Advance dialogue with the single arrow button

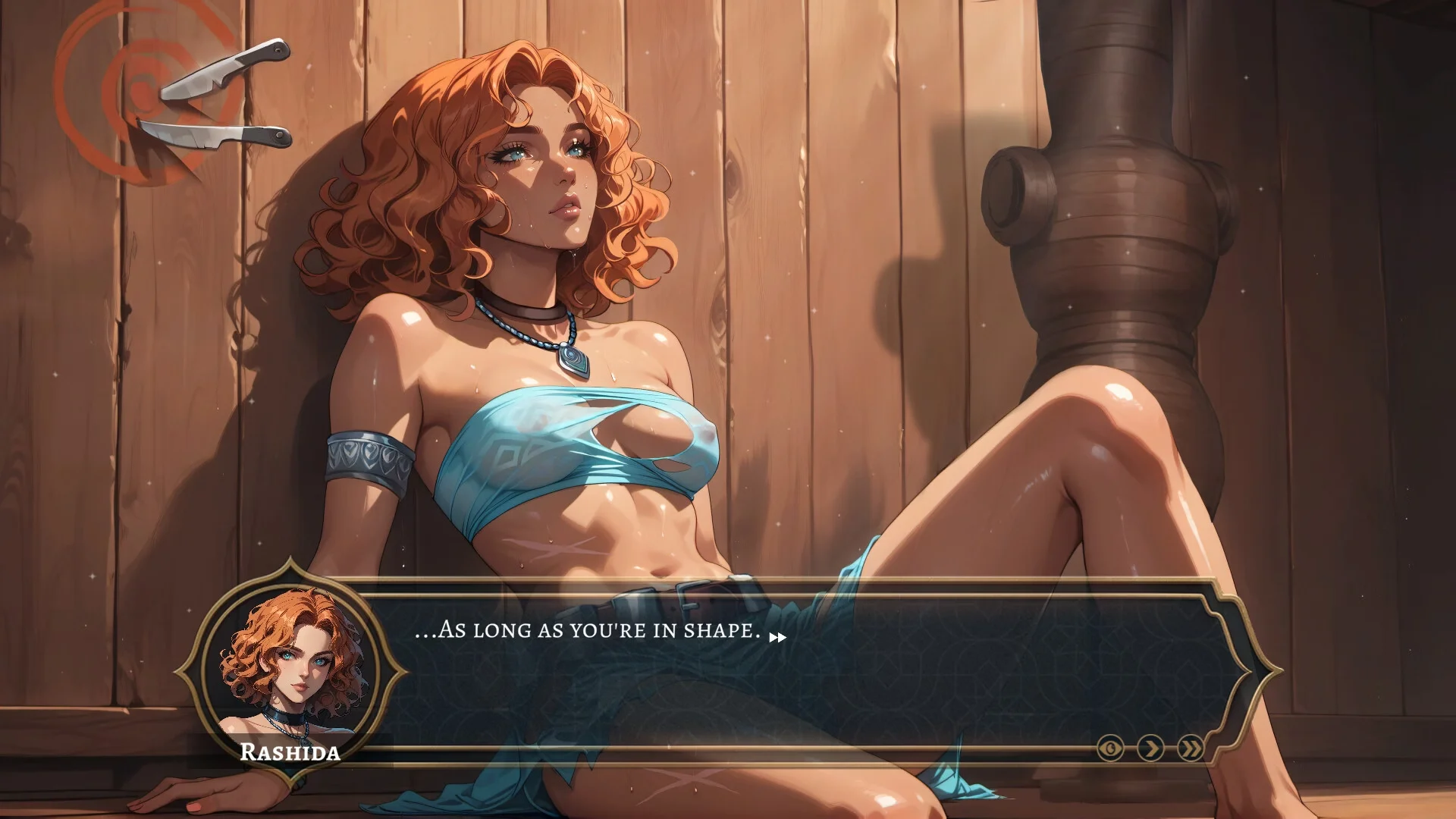pyautogui.click(x=1151, y=749)
